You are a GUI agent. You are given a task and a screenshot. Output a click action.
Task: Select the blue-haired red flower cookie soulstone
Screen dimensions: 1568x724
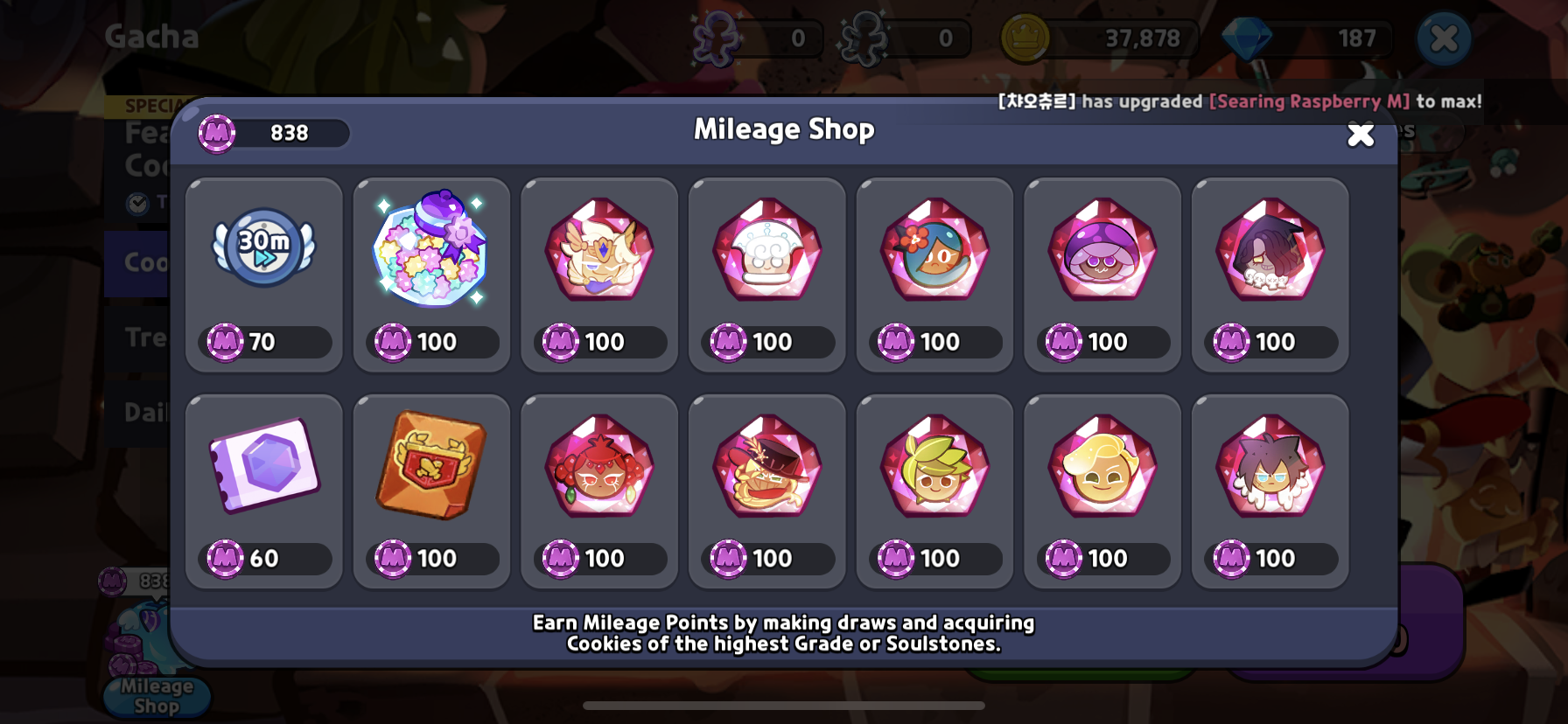(934, 275)
